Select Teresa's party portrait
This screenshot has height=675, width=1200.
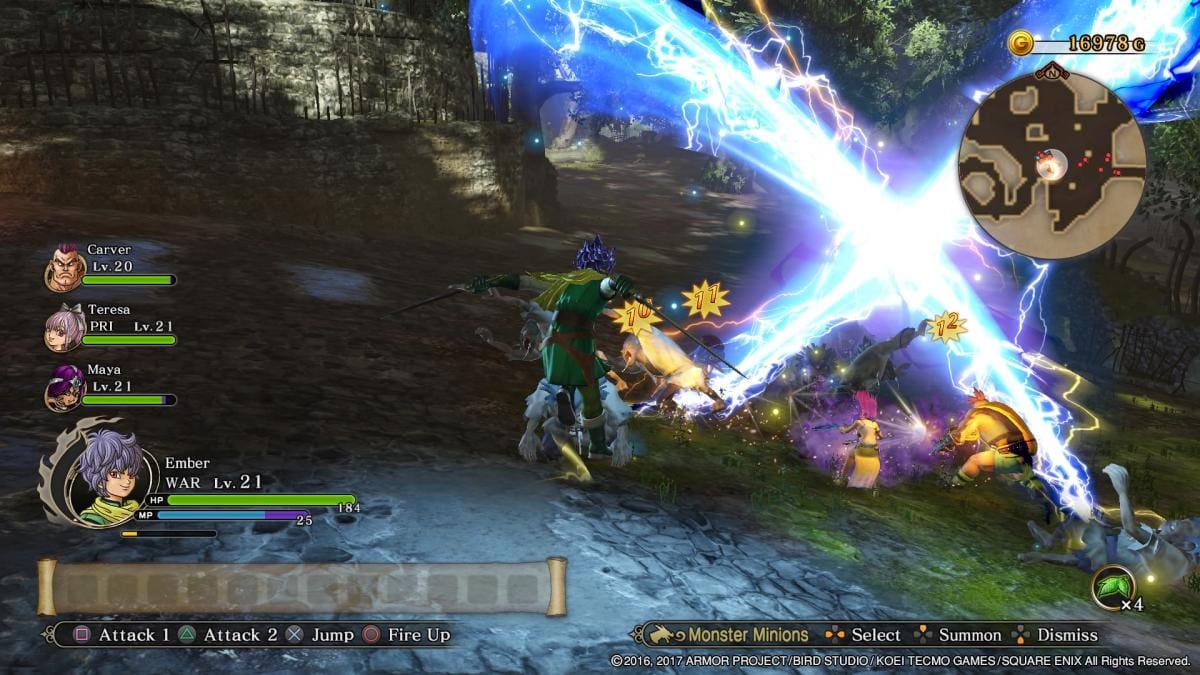(63, 330)
